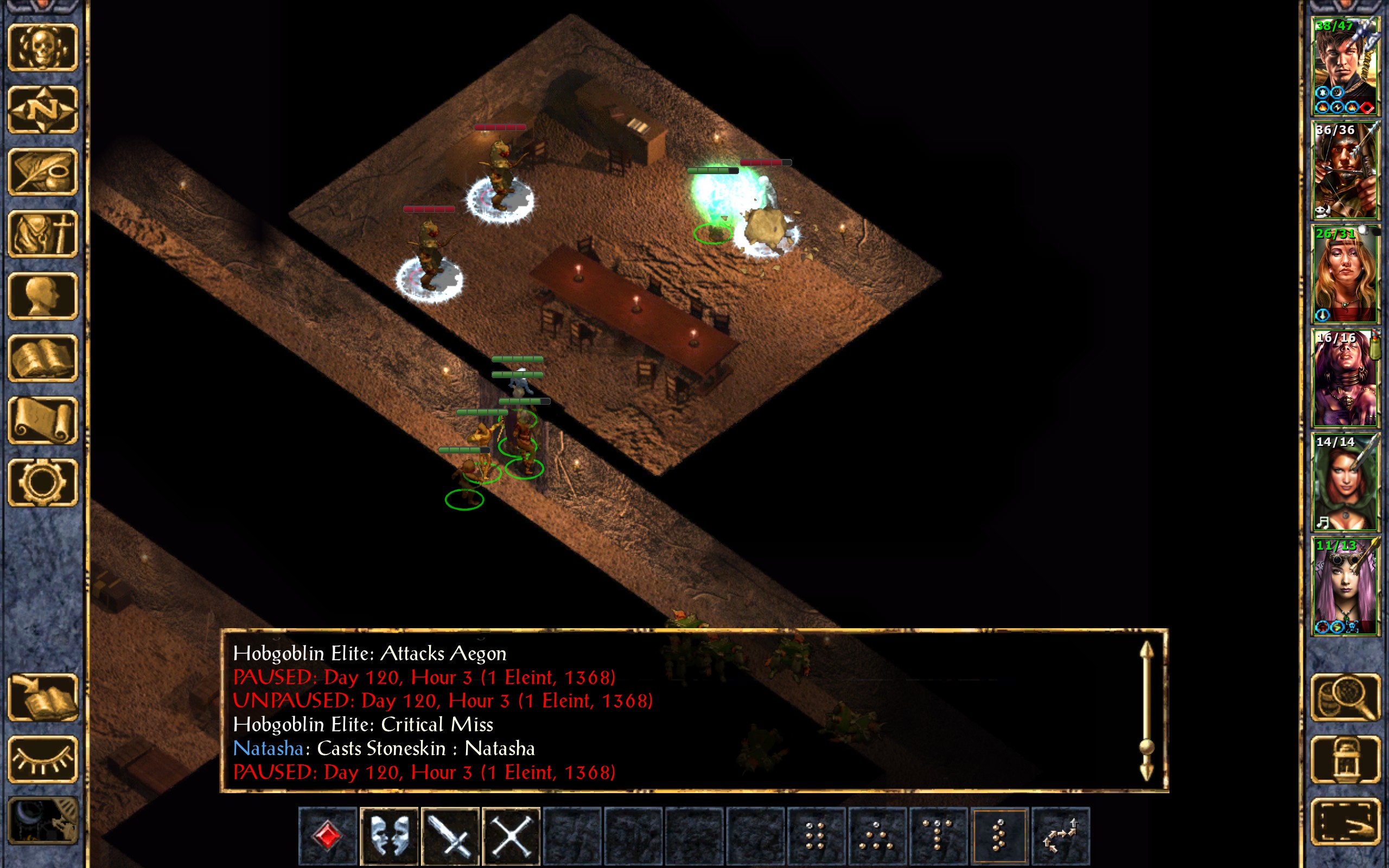1389x868 pixels.
Task: Click the closed eye rest button
Action: pos(43,759)
